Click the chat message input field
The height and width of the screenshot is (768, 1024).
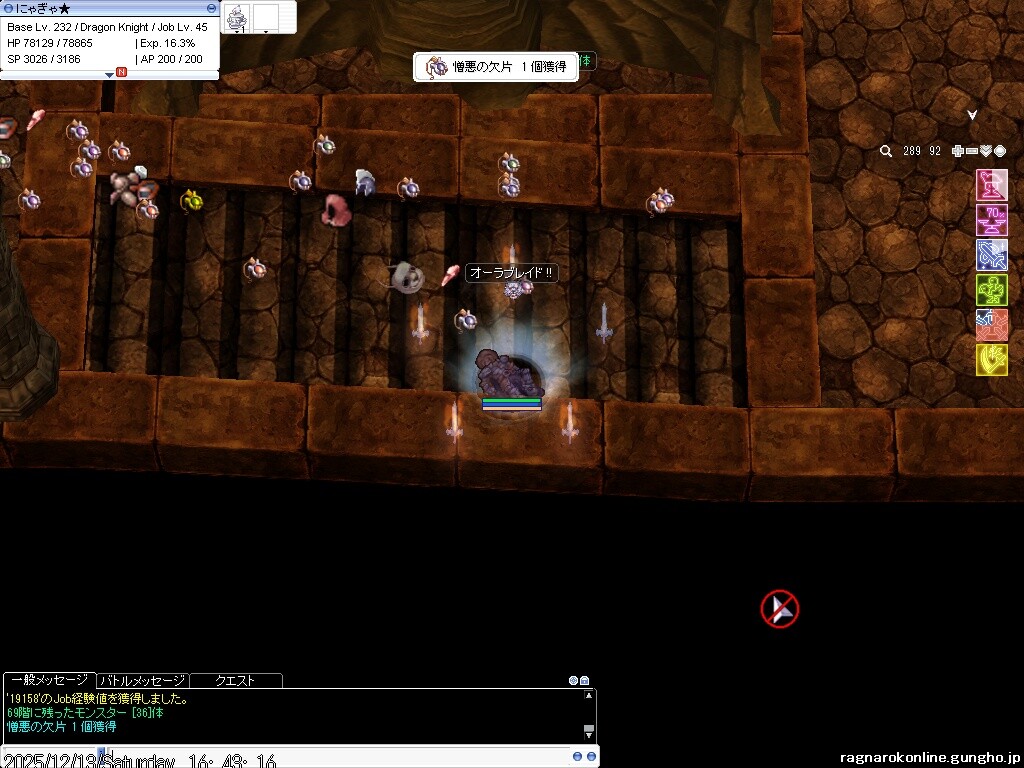click(300, 757)
